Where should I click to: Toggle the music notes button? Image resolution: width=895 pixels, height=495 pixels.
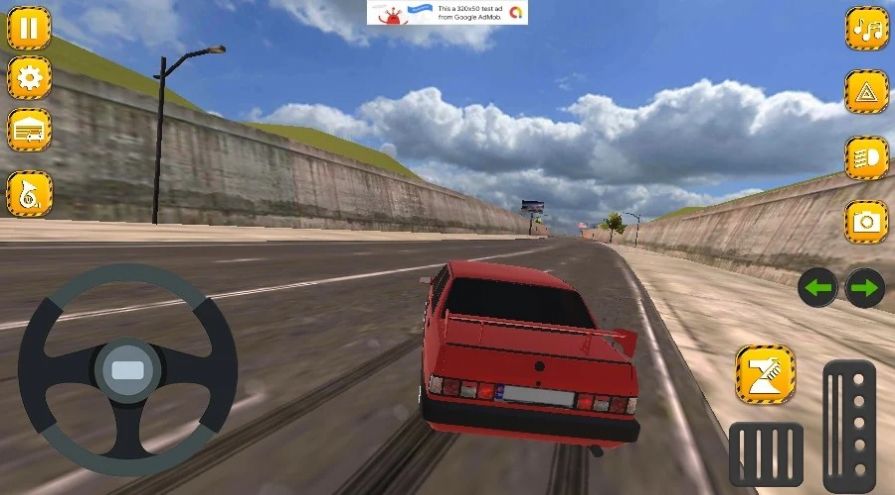866,28
